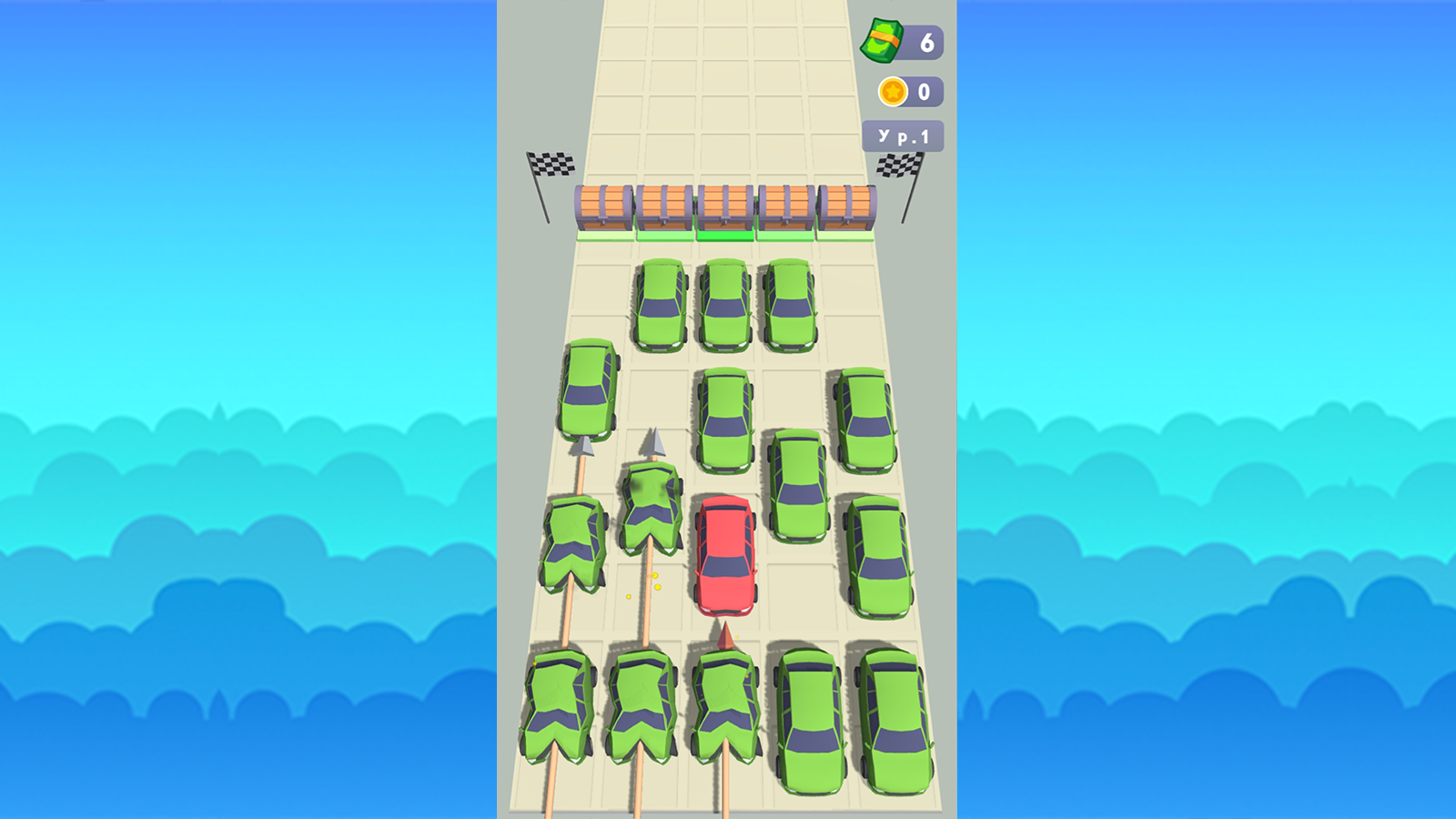Click the money counter showing 6
Screen dimensions: 1456x819
coord(927,41)
